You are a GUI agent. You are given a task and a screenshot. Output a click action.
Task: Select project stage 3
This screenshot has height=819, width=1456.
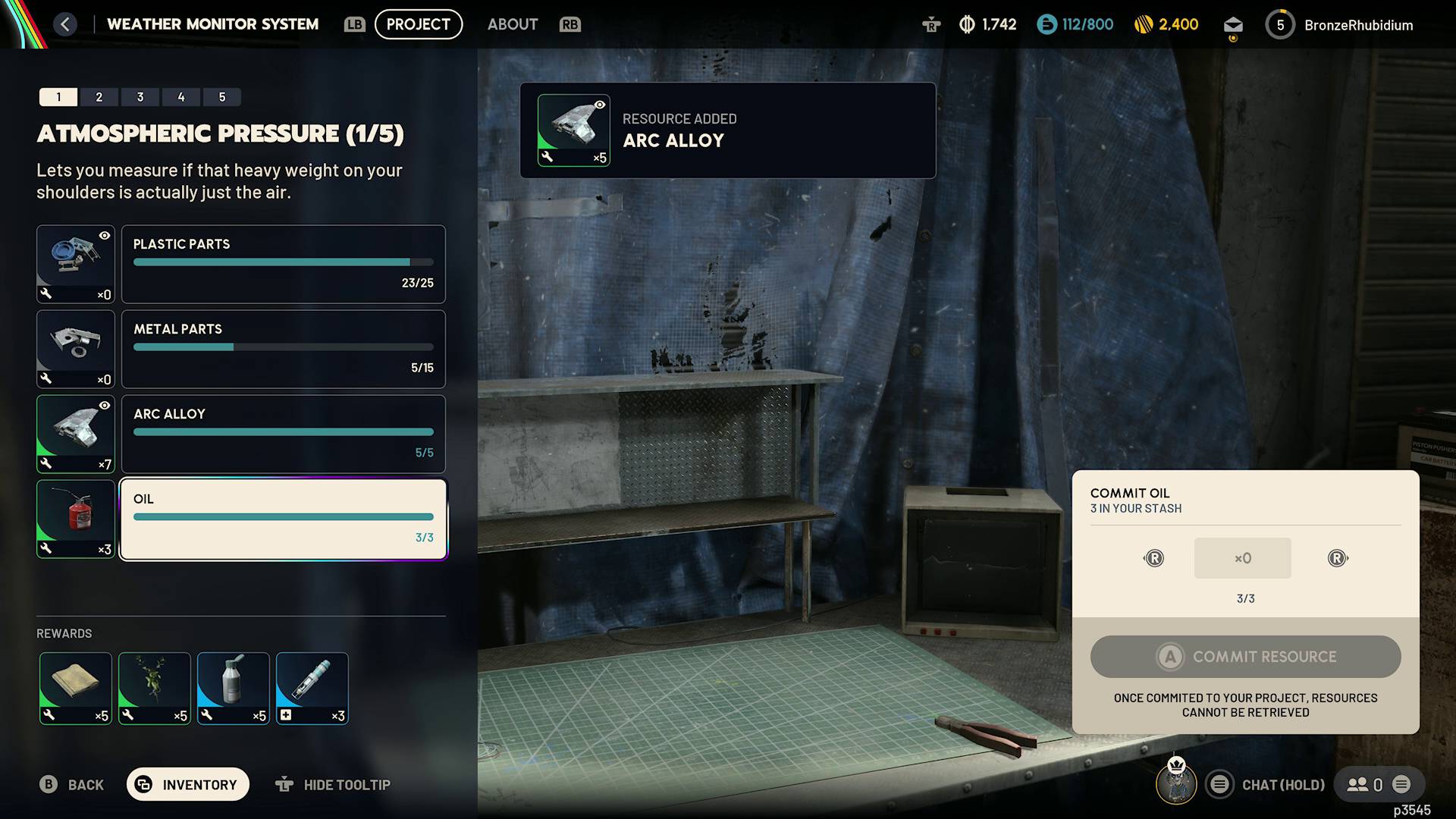click(x=140, y=97)
